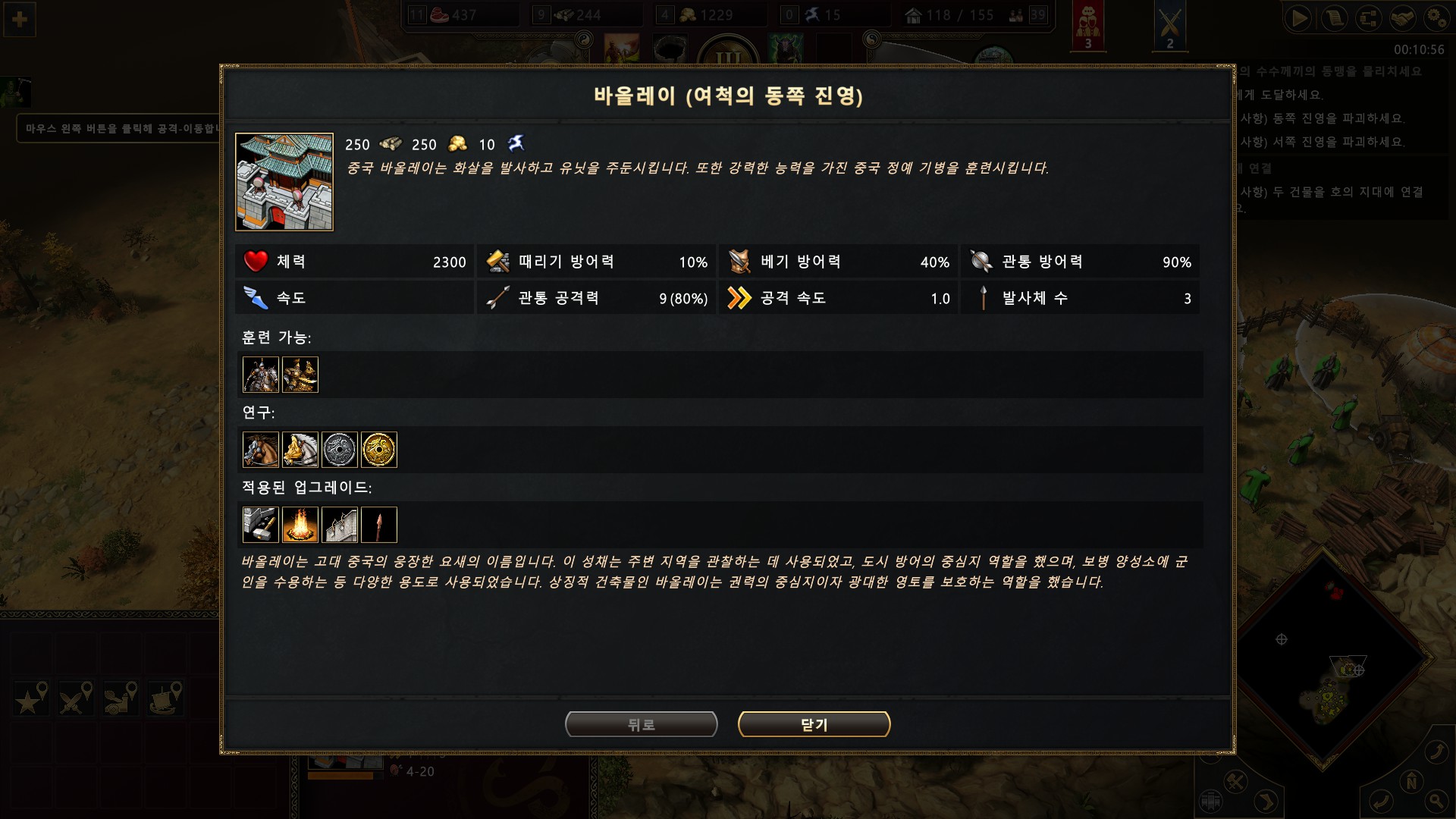Select the crossed swords military banner
This screenshot has height=819, width=1456.
point(1169,25)
